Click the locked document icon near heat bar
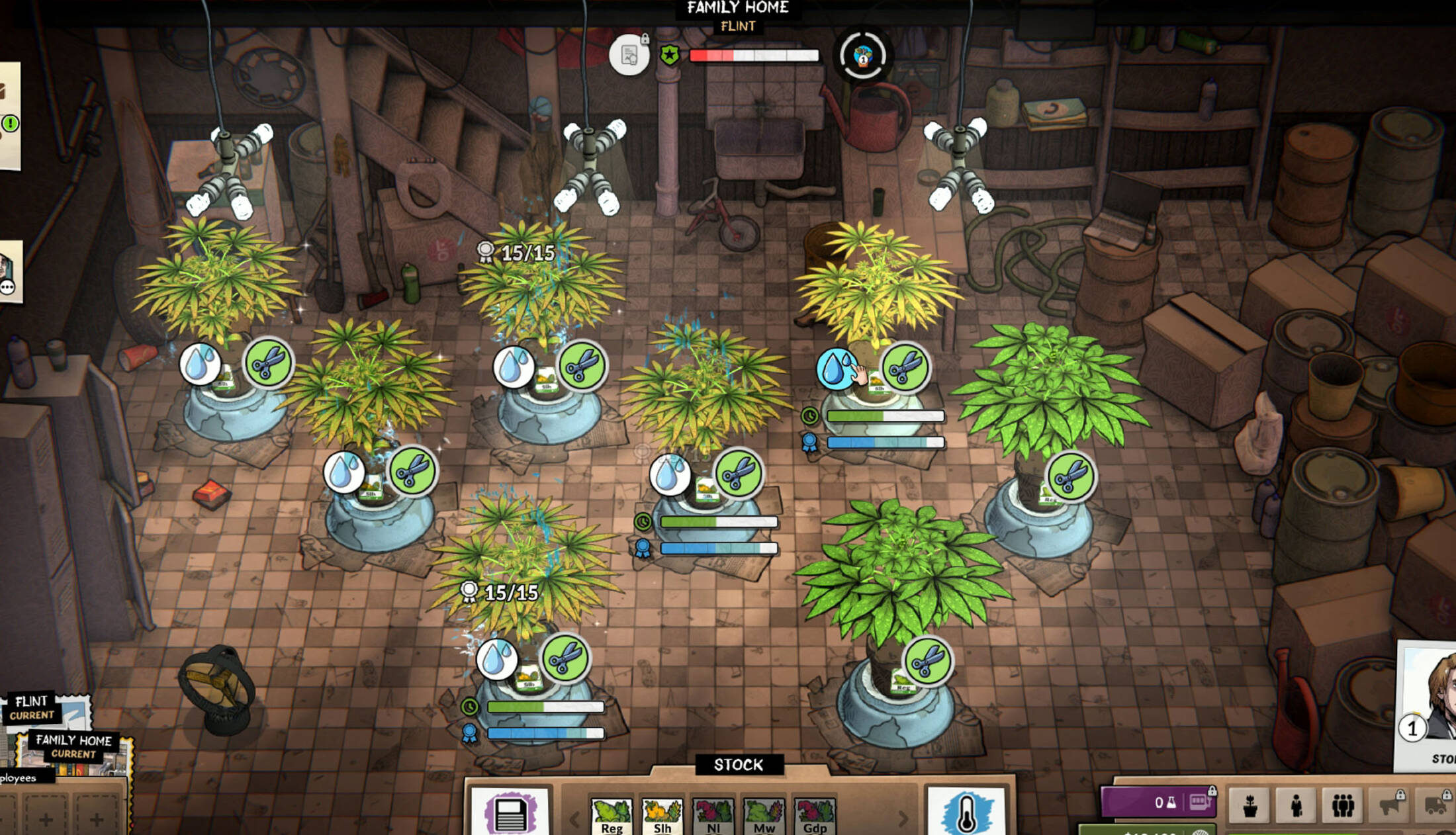The width and height of the screenshot is (1456, 835). tap(629, 55)
